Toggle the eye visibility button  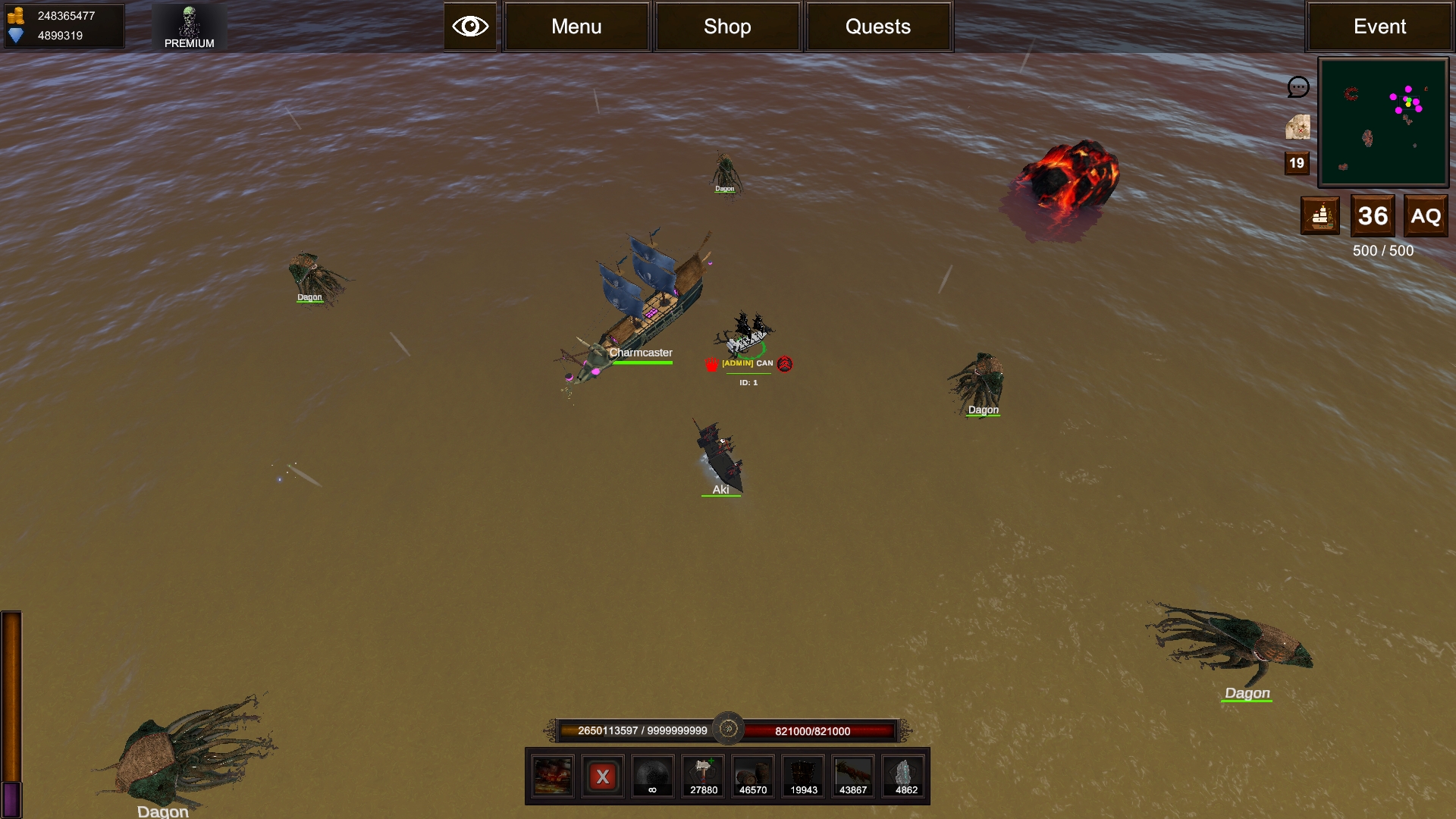point(470,27)
